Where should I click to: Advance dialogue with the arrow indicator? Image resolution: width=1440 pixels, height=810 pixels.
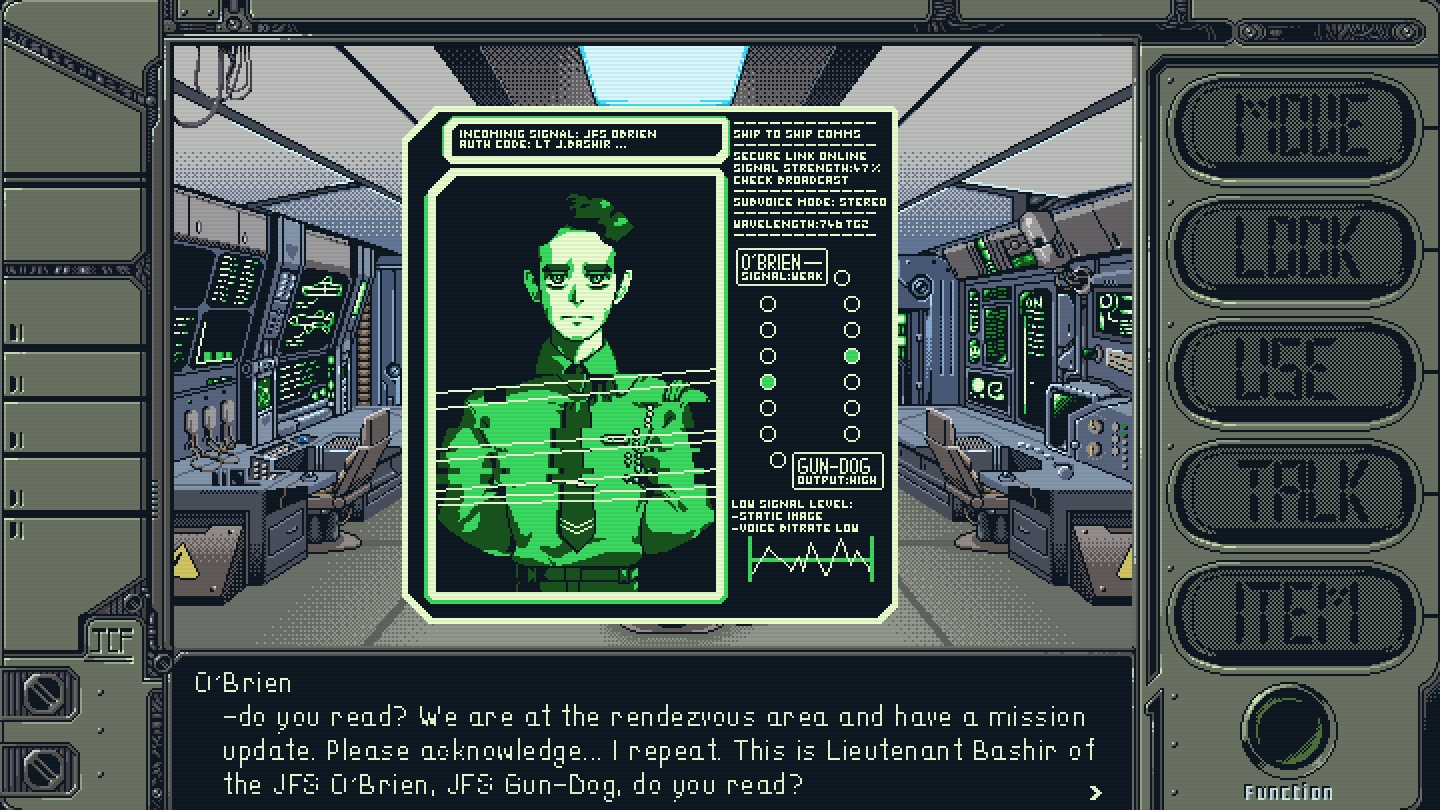pyautogui.click(x=1096, y=792)
